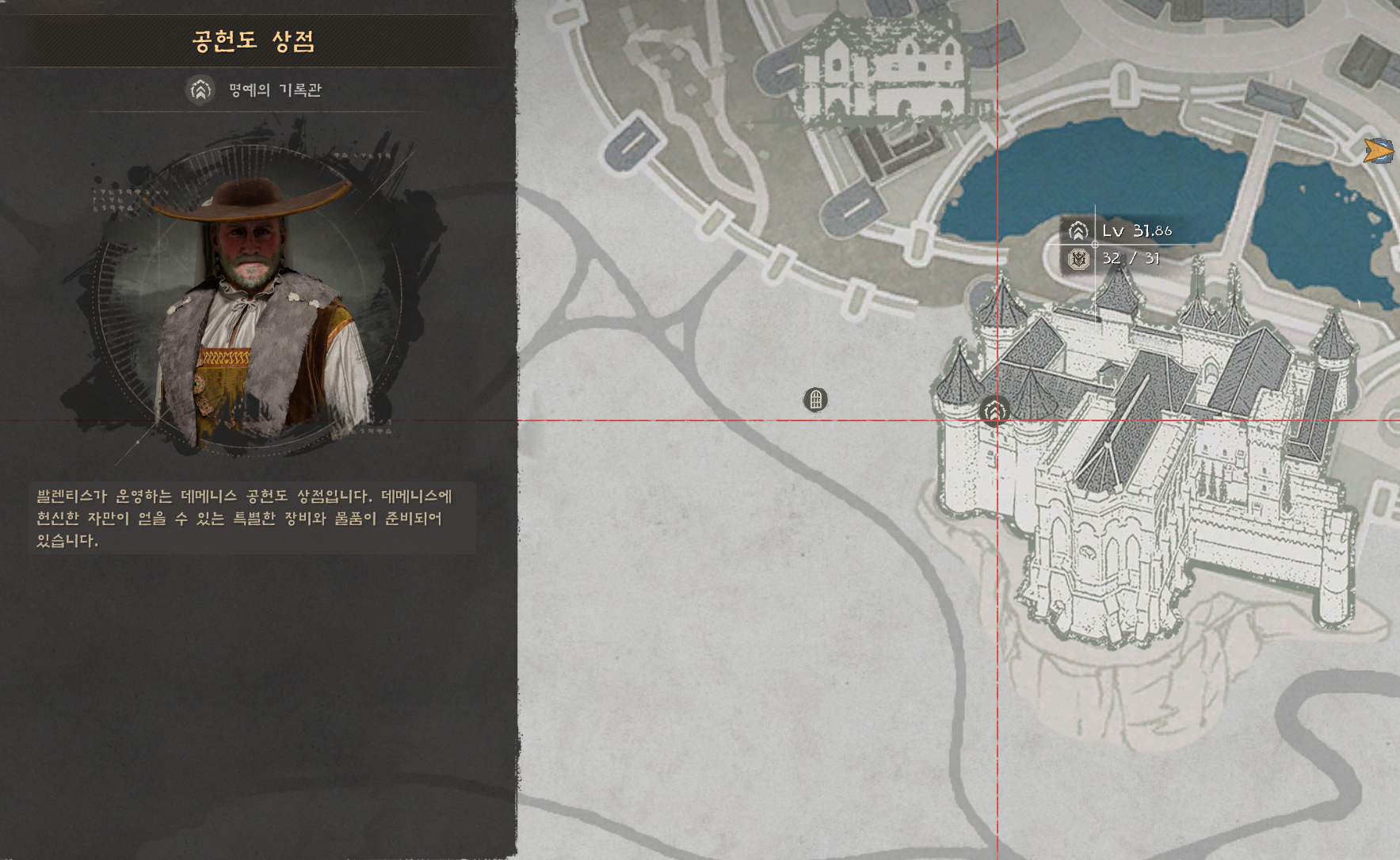Click the contribution shop marker on the castle

994,411
